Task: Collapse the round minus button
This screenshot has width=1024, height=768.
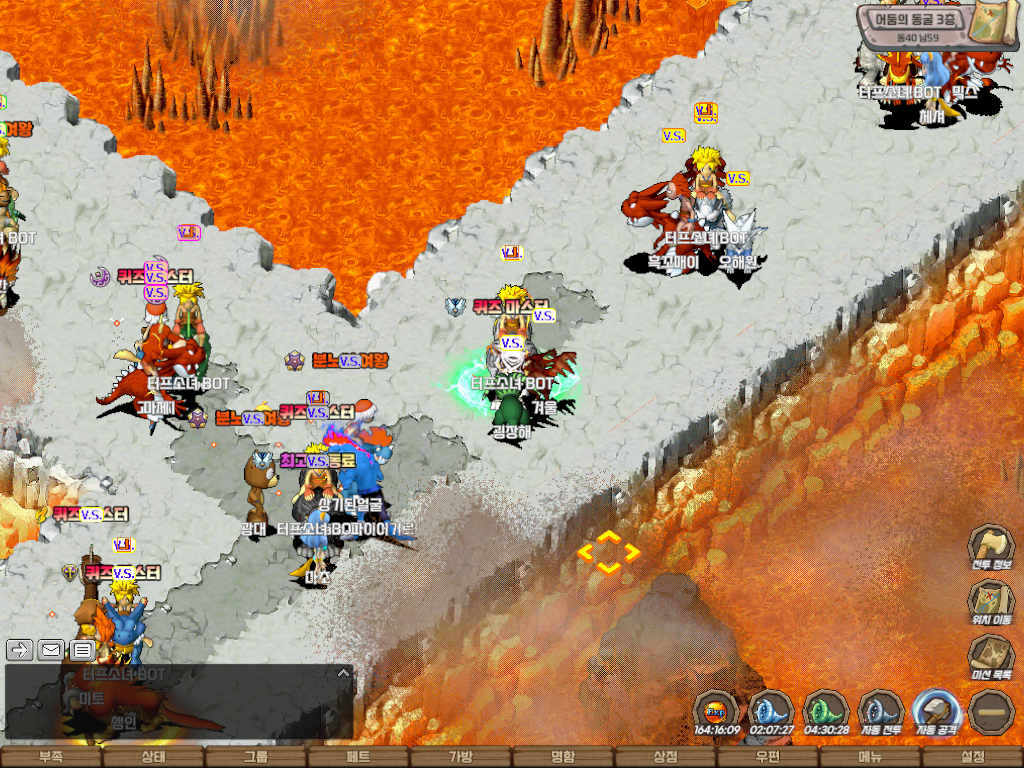Action: (992, 711)
